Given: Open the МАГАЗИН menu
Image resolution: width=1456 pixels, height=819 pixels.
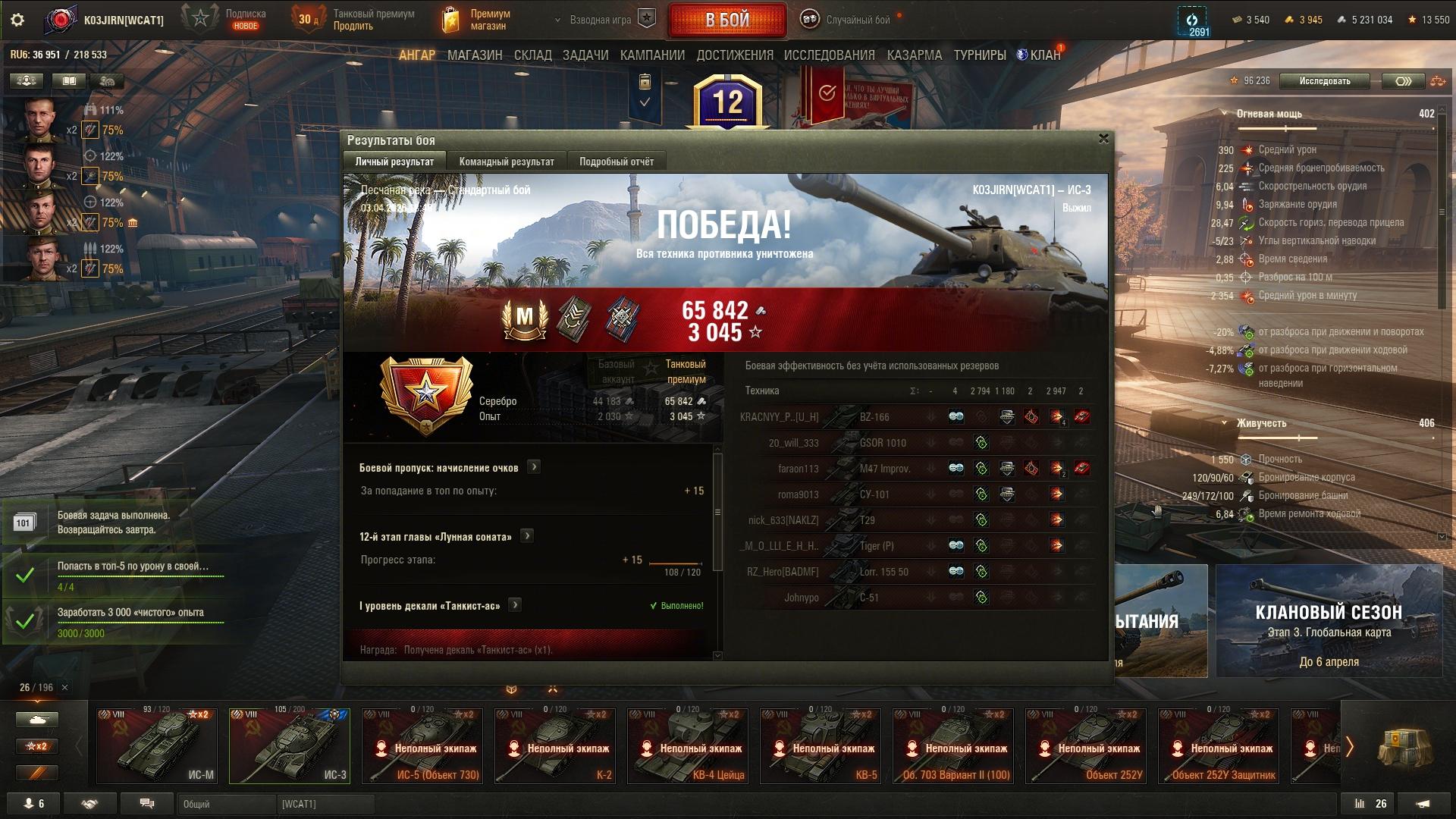Looking at the screenshot, I should coord(475,55).
